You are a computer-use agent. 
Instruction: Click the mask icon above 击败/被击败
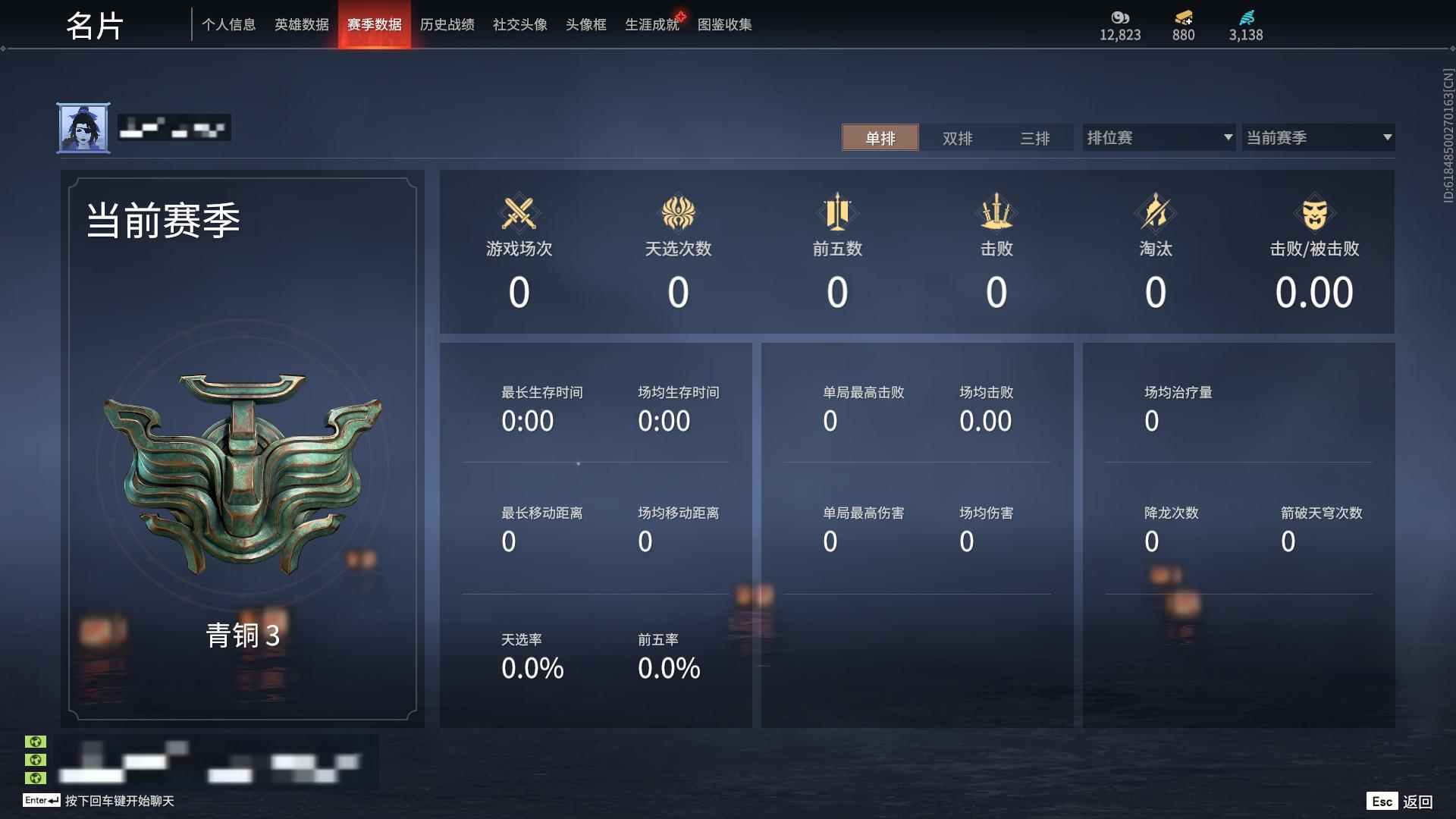[x=1316, y=213]
